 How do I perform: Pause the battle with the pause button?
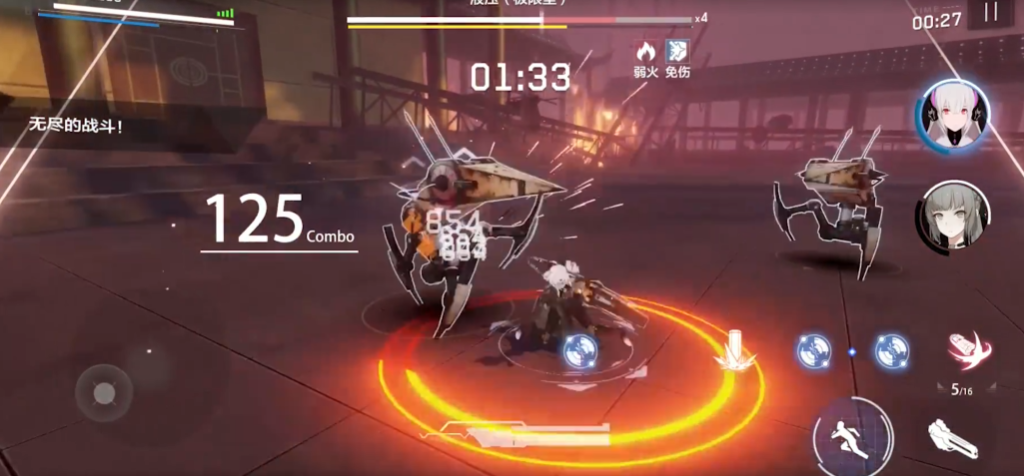click(991, 14)
